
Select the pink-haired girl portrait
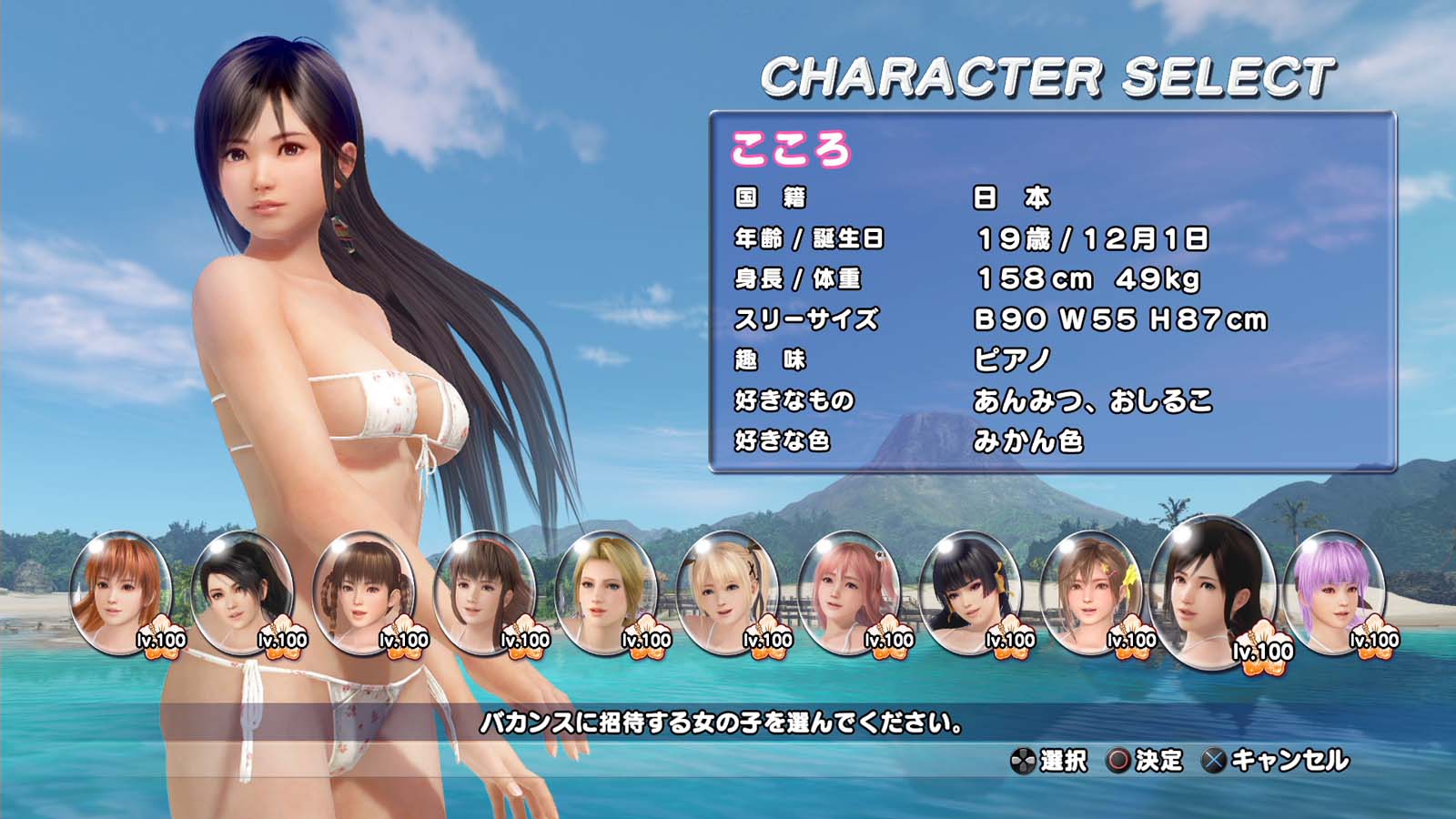848,591
